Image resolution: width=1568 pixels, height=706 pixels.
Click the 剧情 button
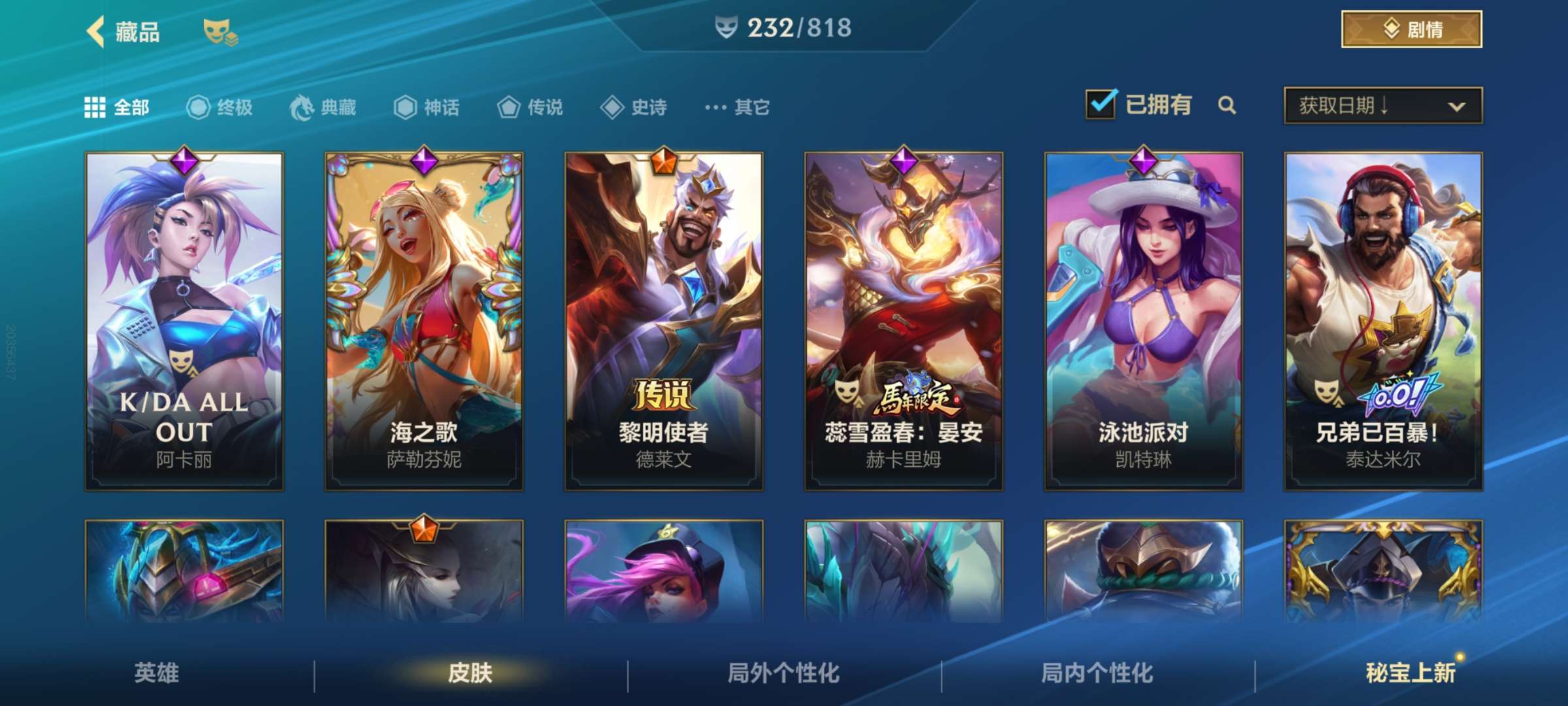1411,29
